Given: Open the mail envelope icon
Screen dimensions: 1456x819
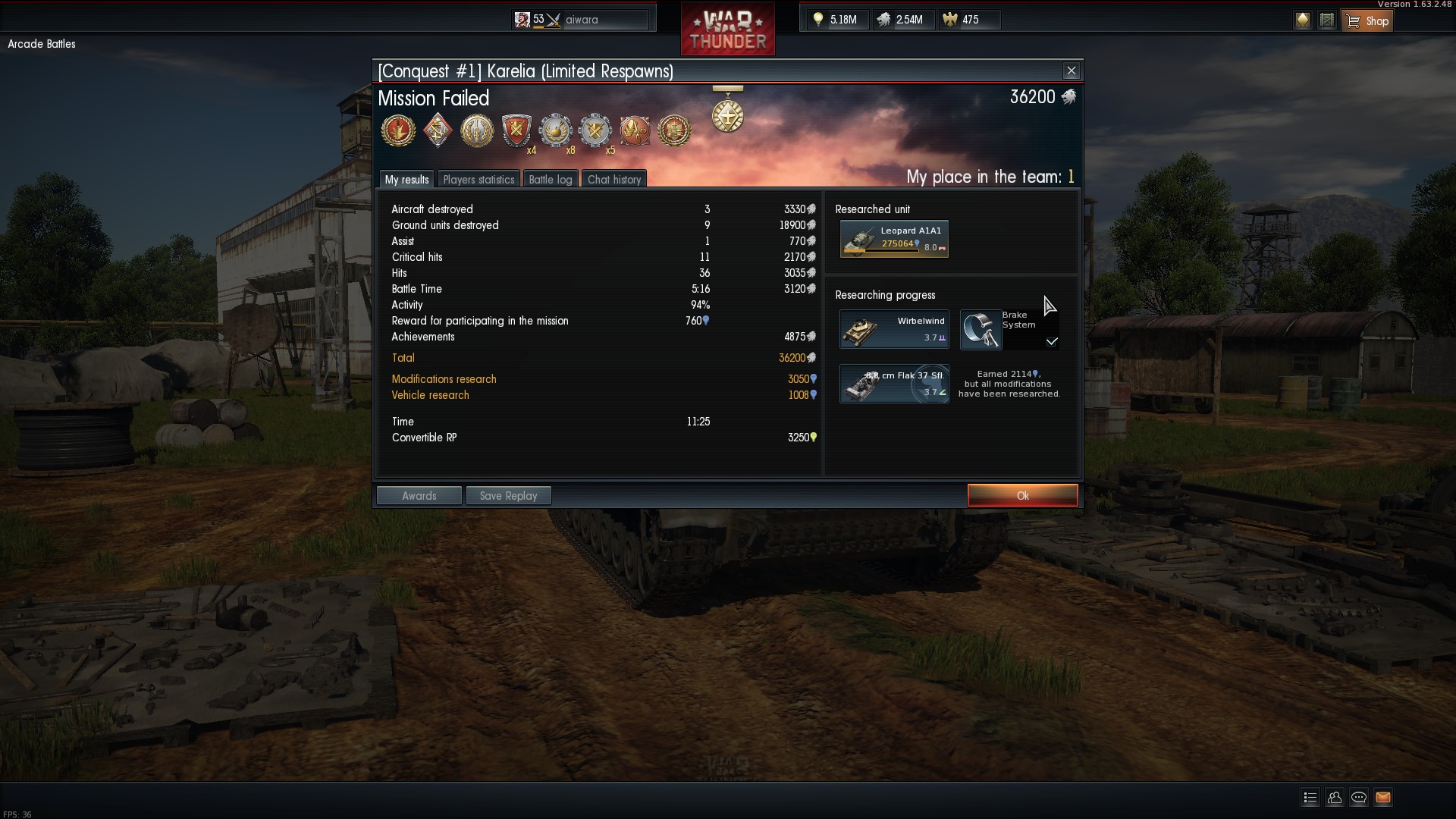Looking at the screenshot, I should pyautogui.click(x=1383, y=797).
